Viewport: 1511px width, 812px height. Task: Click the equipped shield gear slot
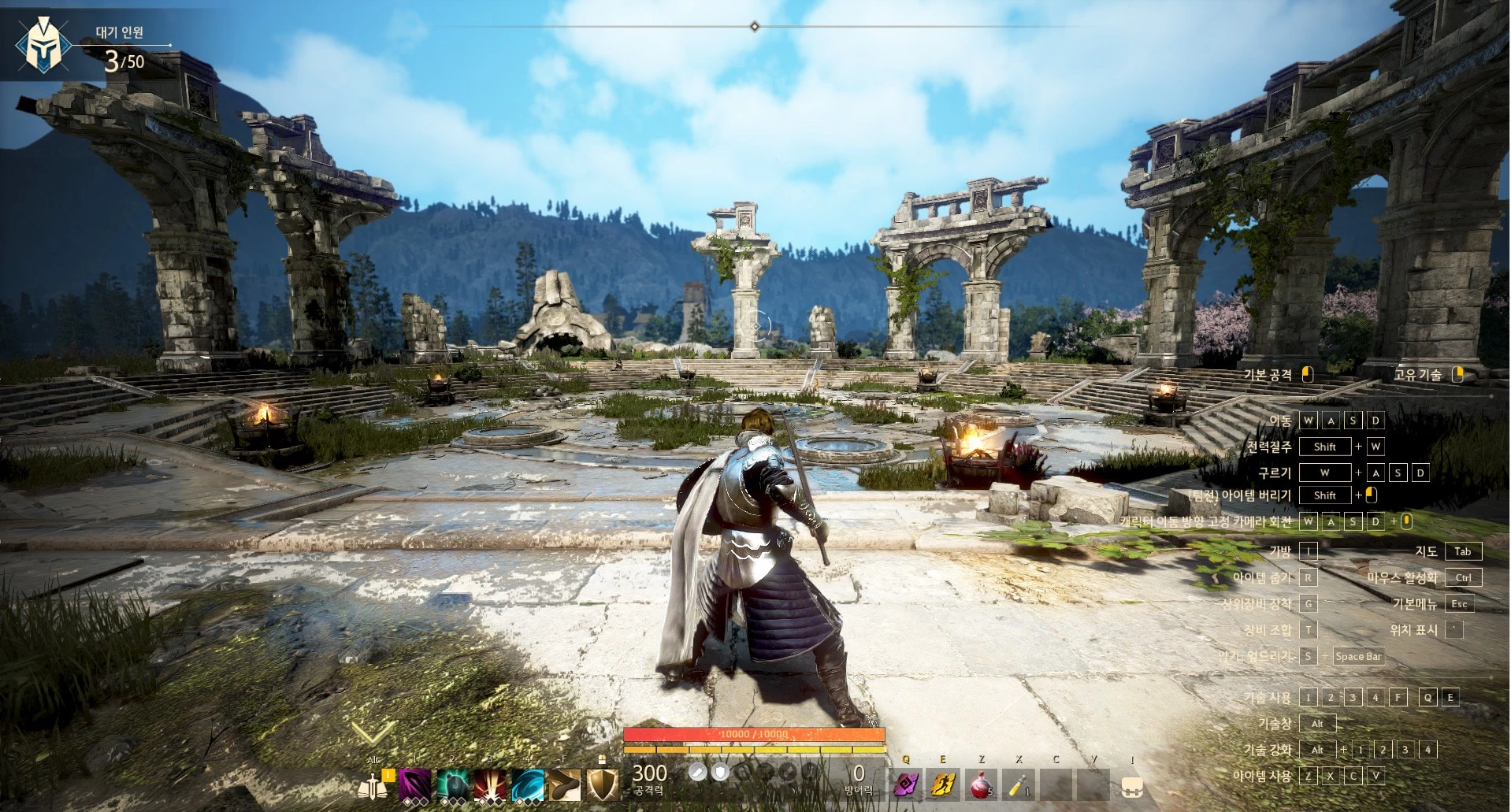719,773
